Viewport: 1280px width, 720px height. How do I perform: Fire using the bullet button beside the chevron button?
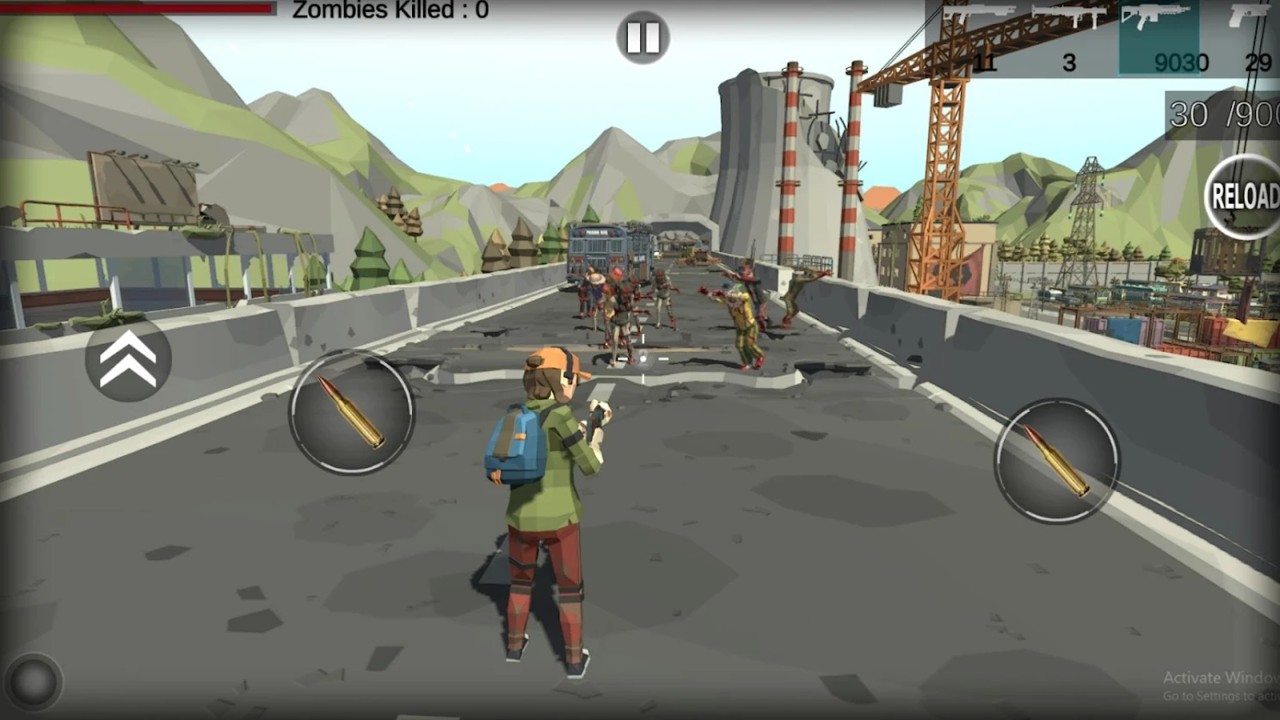(x=352, y=412)
